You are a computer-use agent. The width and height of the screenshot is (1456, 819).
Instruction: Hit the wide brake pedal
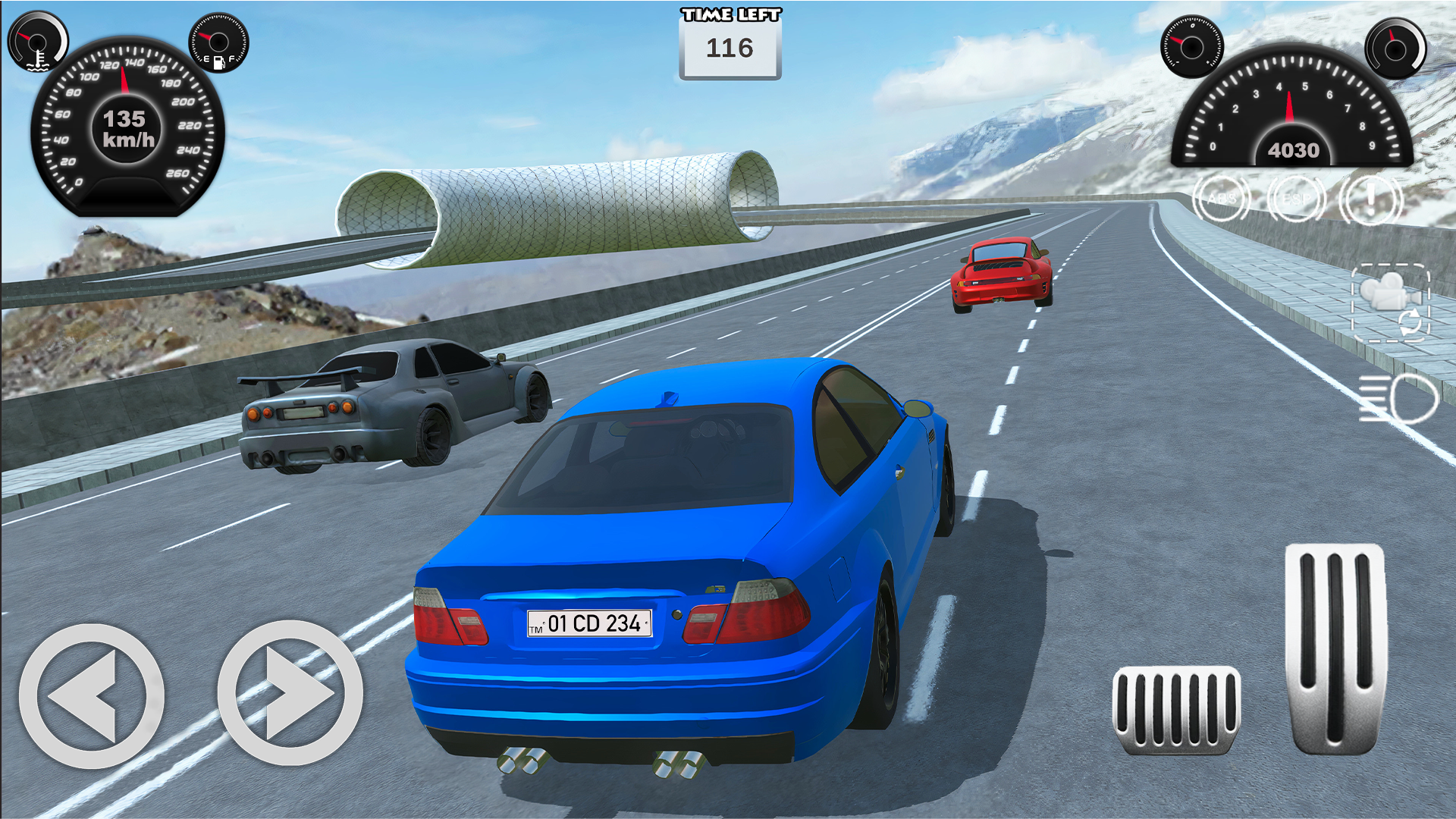[x=1176, y=710]
